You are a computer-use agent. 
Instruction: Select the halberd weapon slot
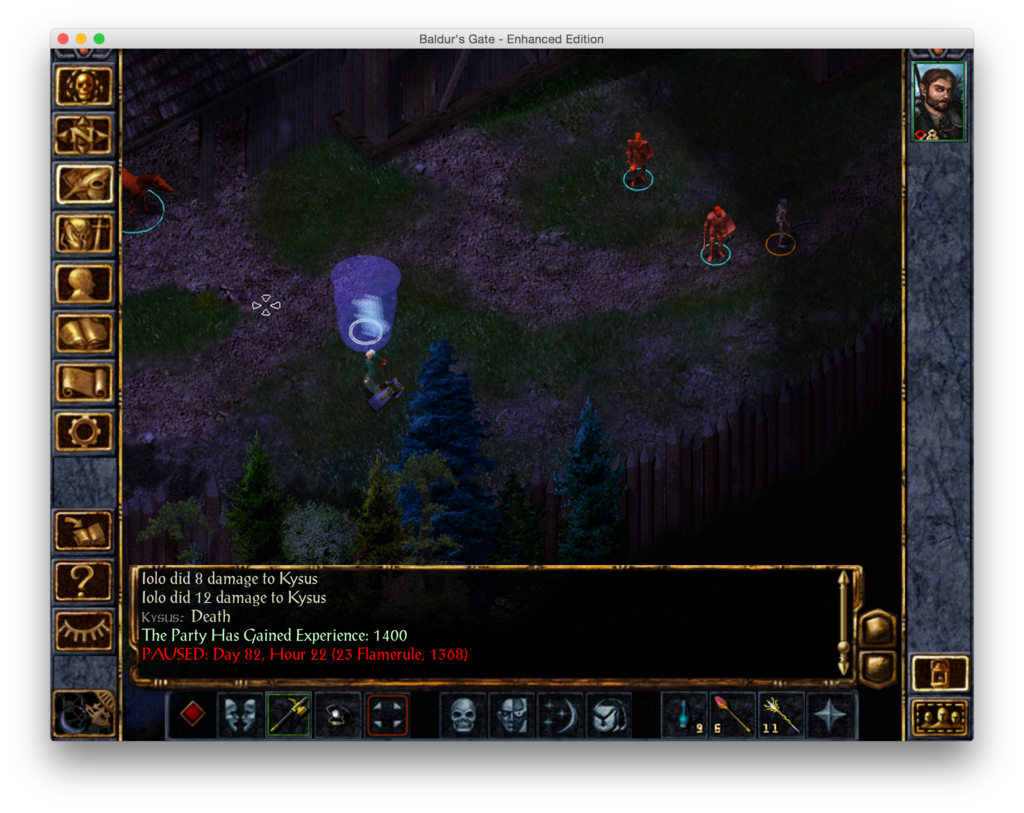pos(289,715)
